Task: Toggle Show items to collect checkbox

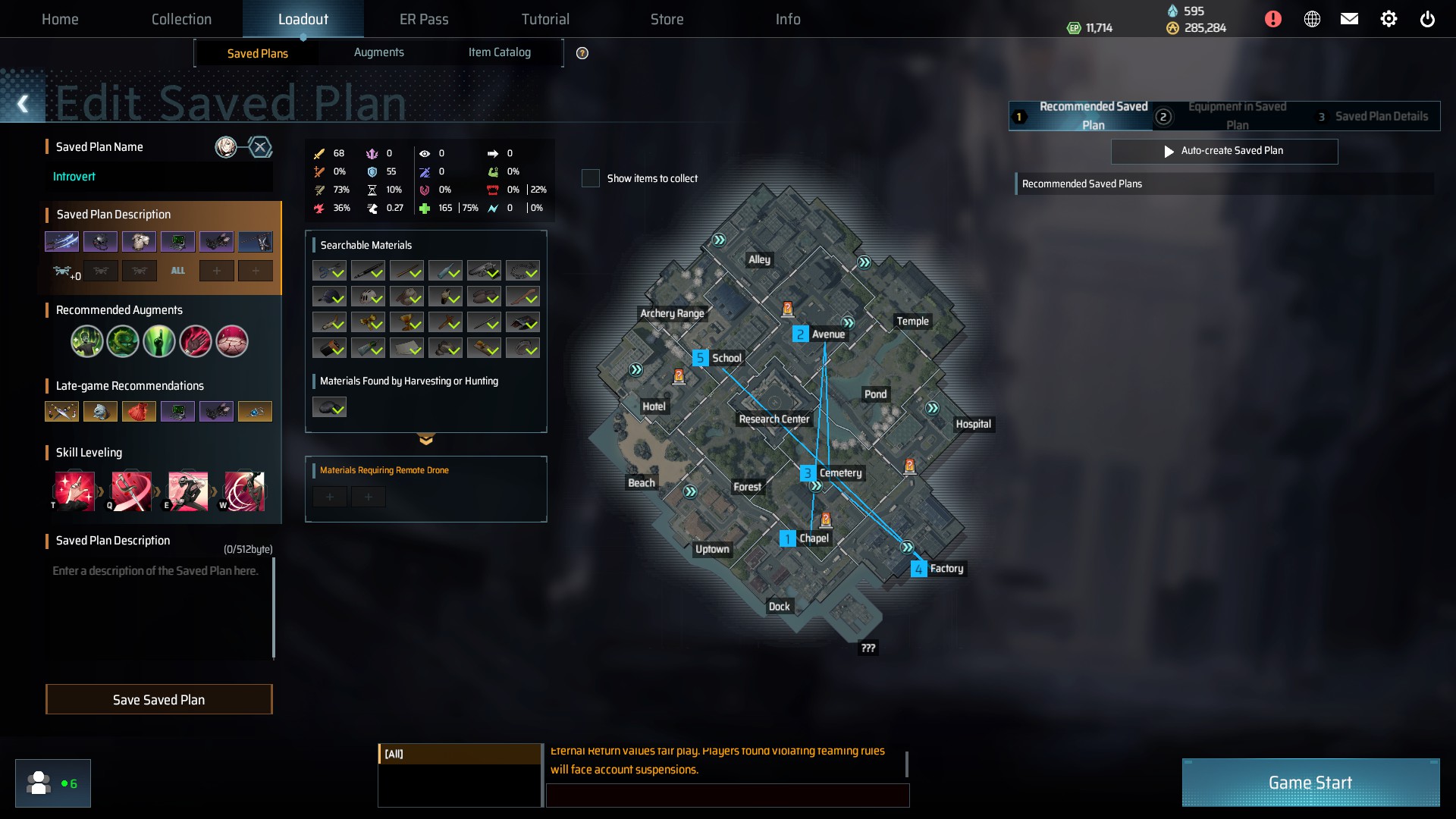Action: click(x=591, y=178)
